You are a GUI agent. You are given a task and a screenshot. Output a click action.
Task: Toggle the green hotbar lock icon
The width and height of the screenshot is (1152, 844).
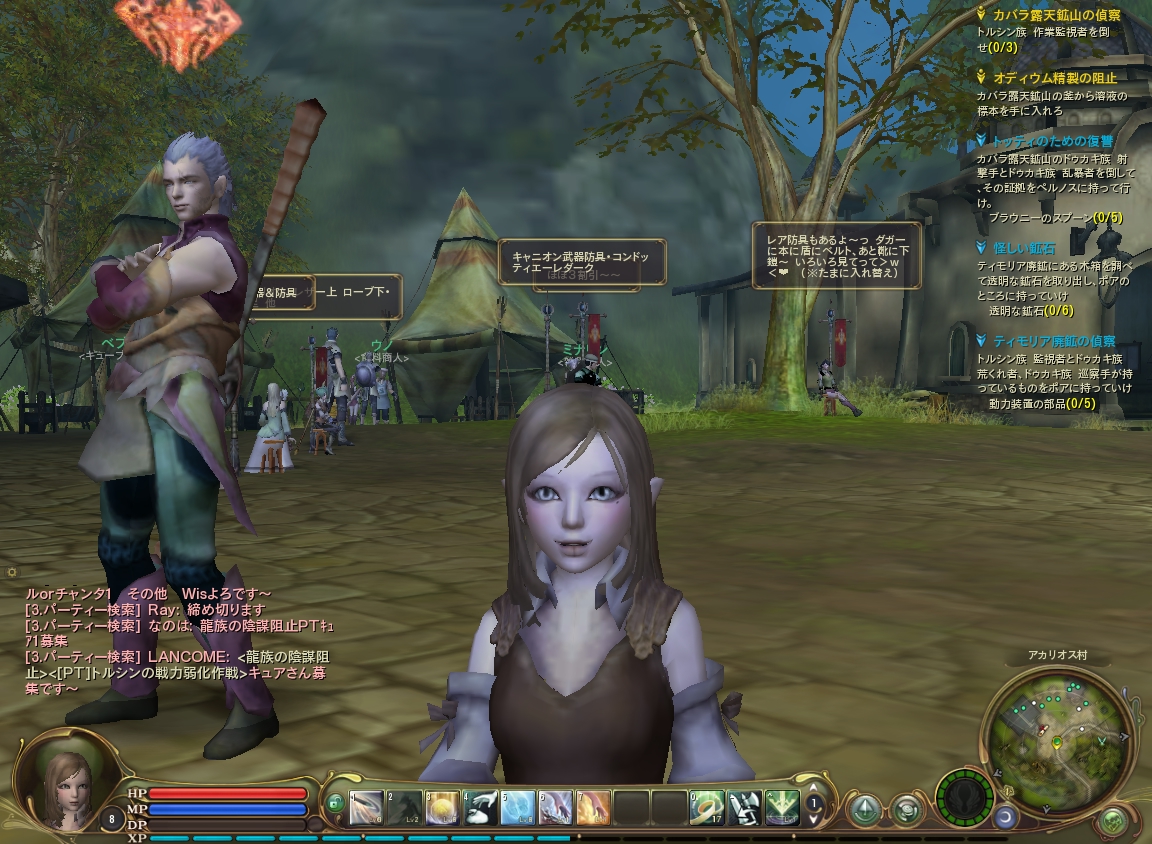point(336,803)
